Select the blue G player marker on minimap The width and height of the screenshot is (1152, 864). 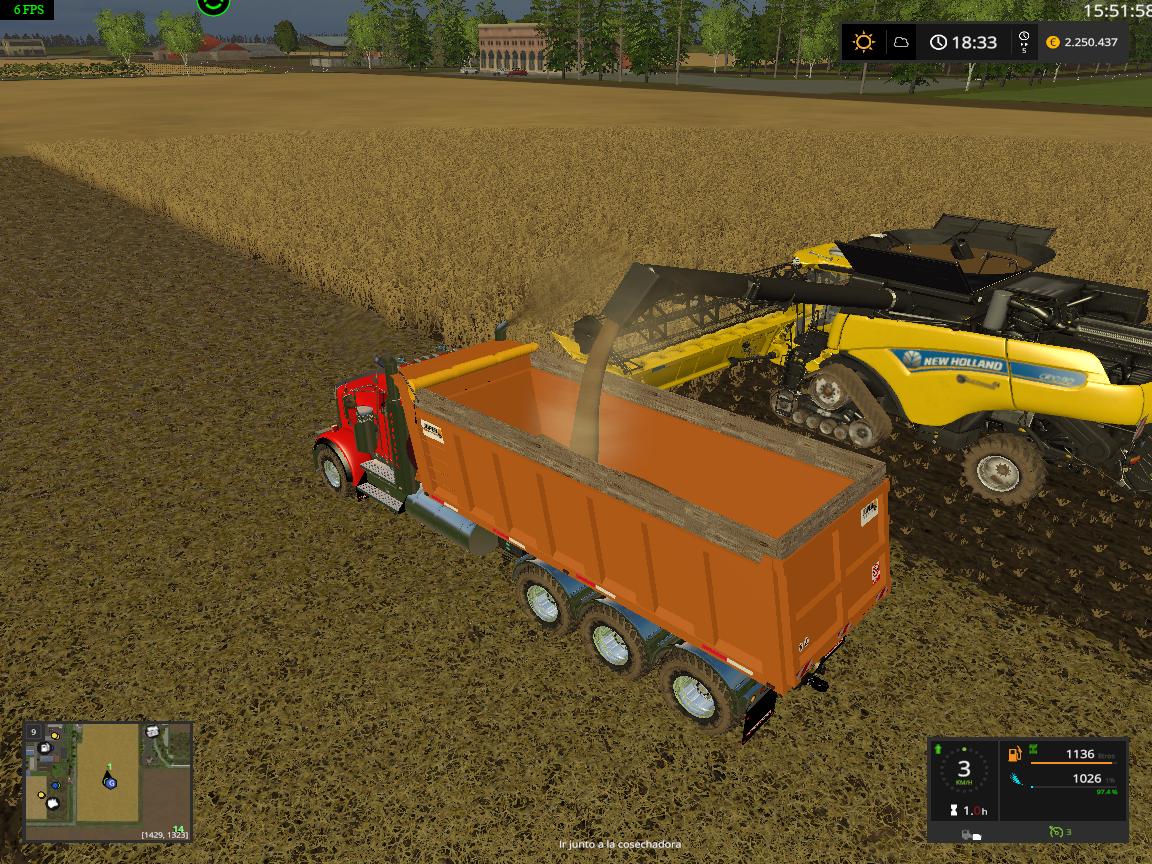[110, 781]
